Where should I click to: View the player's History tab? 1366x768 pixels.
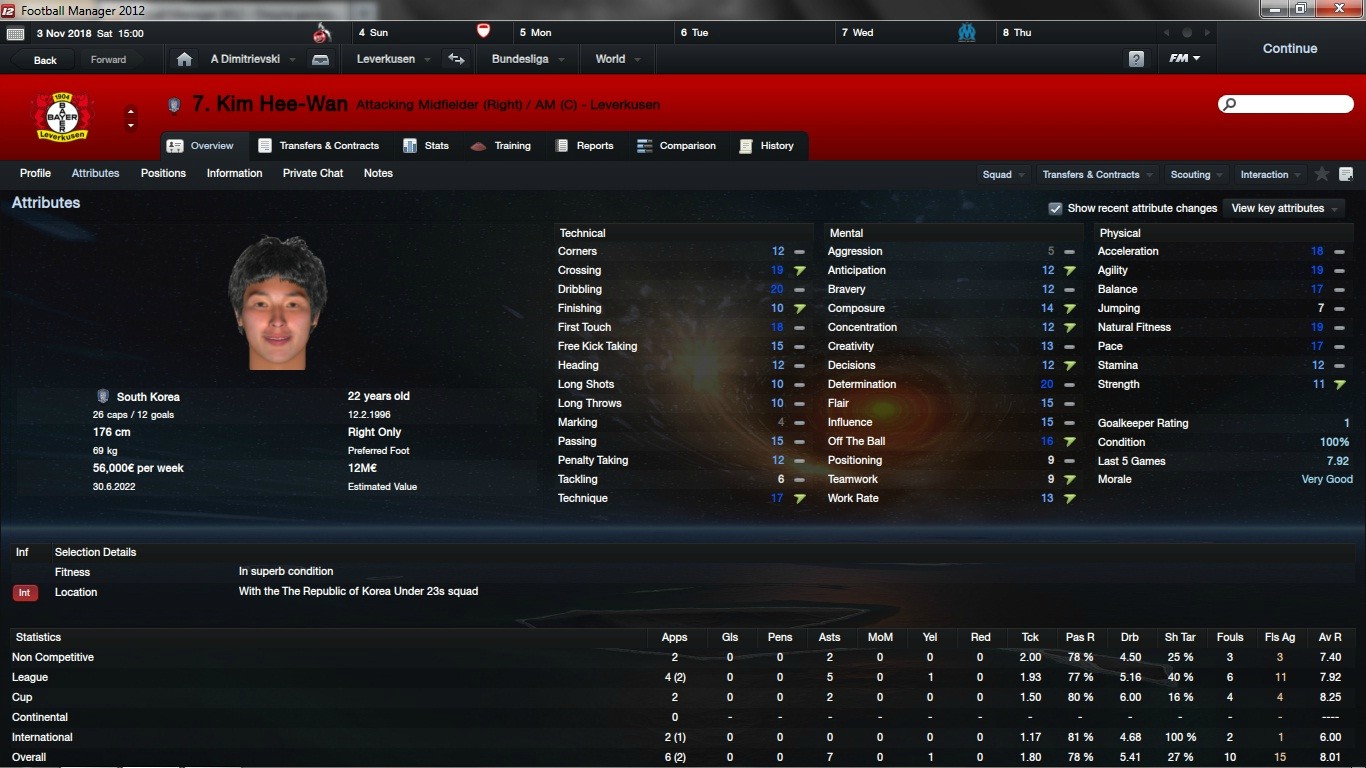click(x=766, y=146)
